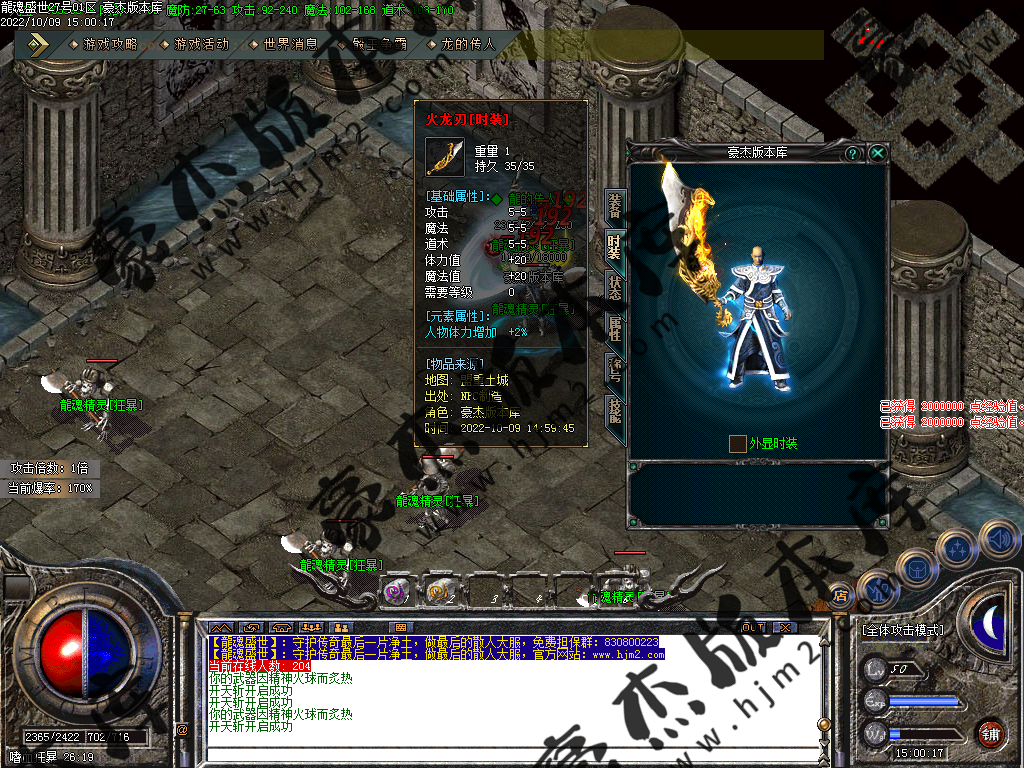Toggle the 全体攻击模式 attack mode label
The height and width of the screenshot is (768, 1024).
(x=903, y=630)
